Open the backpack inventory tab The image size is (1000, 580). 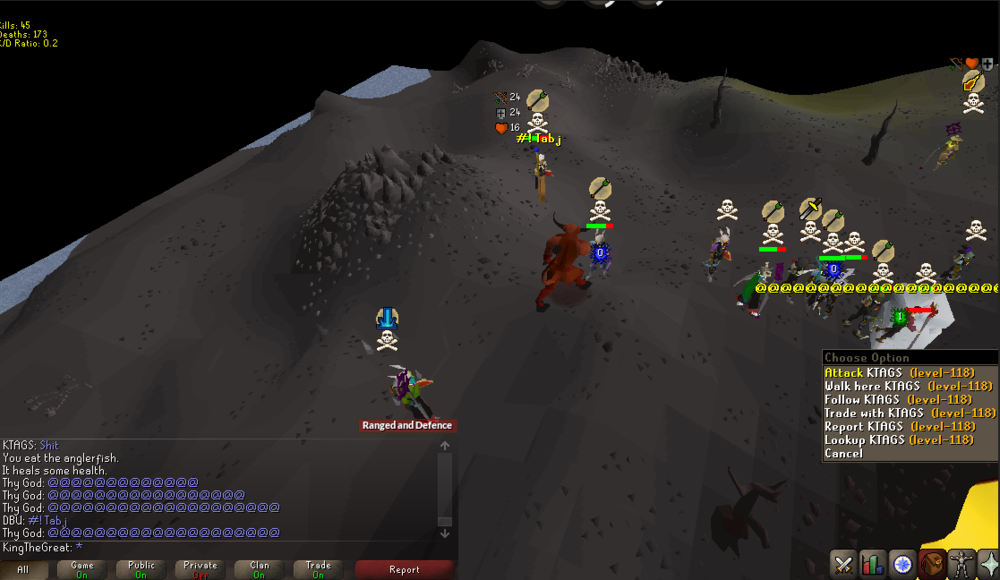[x=934, y=564]
